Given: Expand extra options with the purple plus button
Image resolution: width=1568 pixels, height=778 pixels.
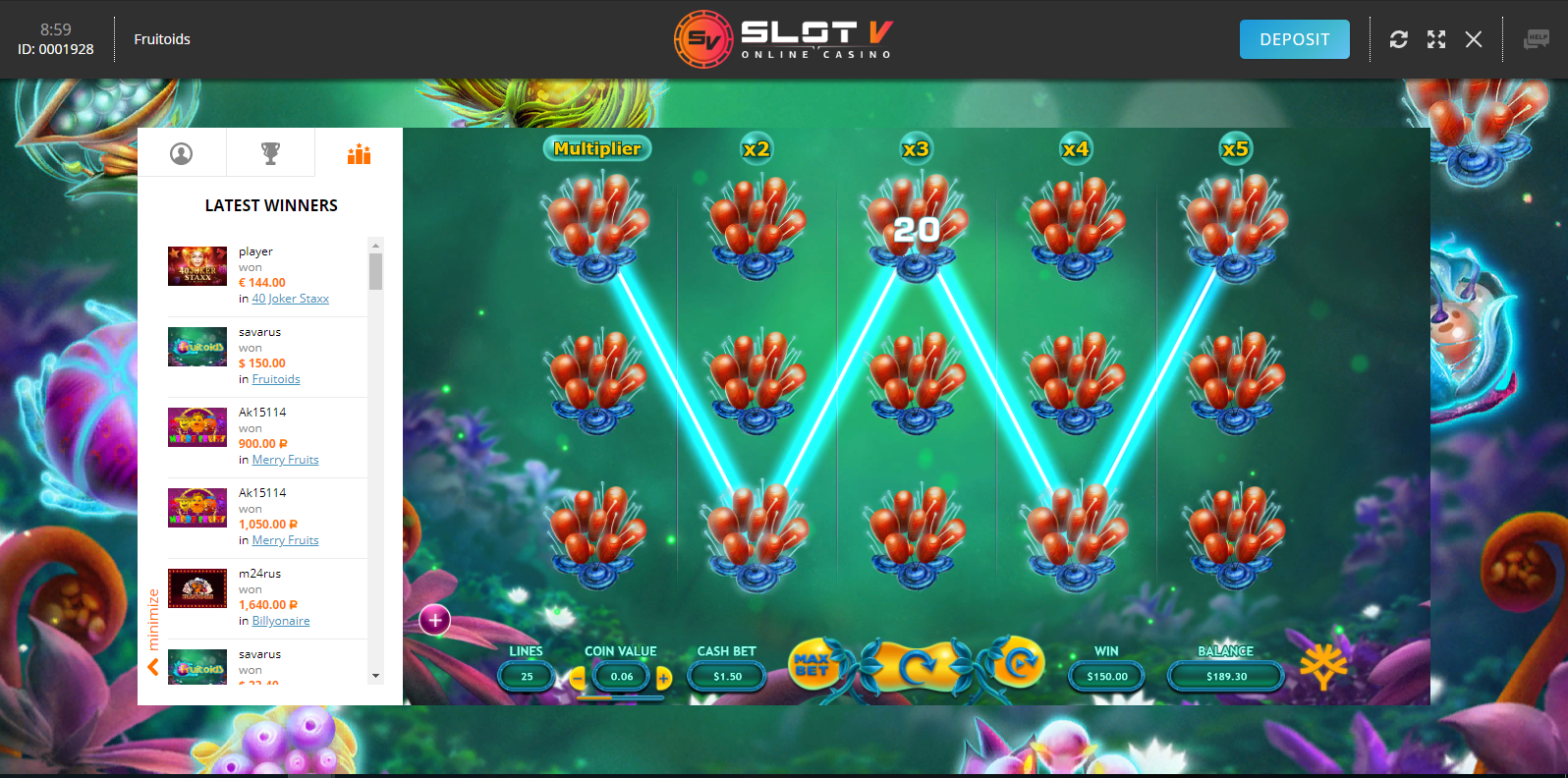Looking at the screenshot, I should point(435,620).
